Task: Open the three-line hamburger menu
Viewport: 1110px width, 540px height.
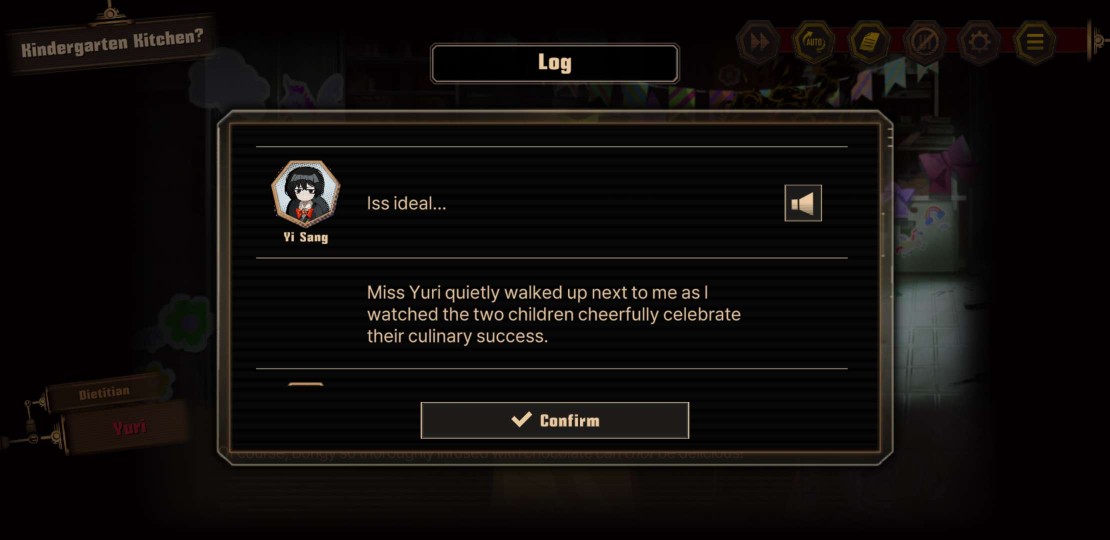Action: click(x=1034, y=43)
